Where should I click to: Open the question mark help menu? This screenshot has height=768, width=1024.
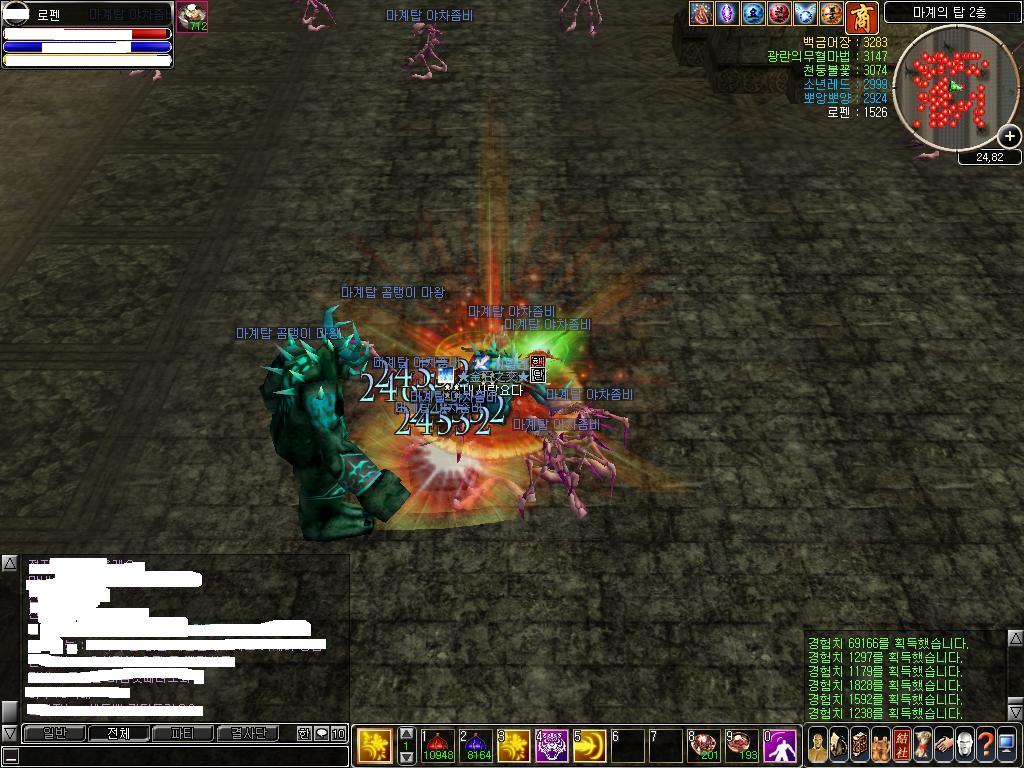pyautogui.click(x=986, y=745)
